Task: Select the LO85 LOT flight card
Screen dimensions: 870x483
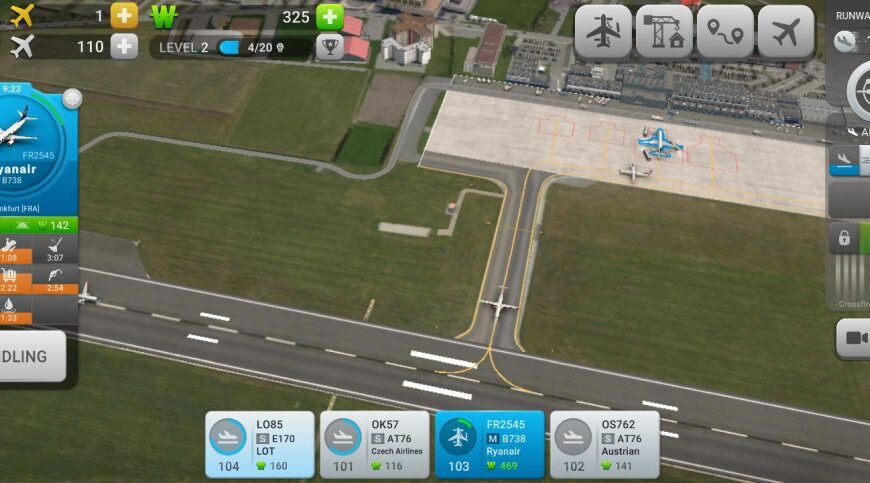Action: coord(260,444)
